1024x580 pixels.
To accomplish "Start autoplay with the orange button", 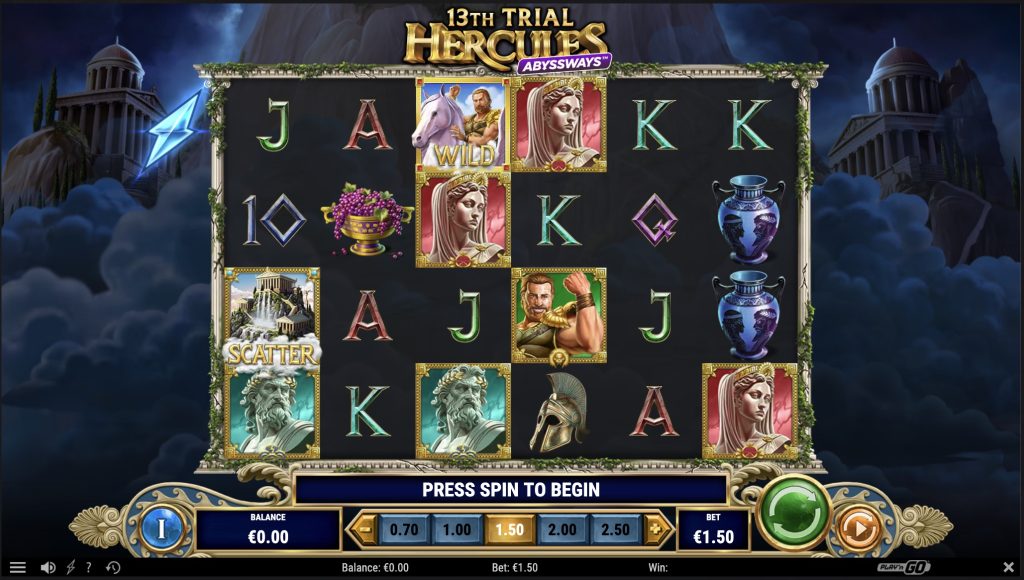I will point(854,527).
